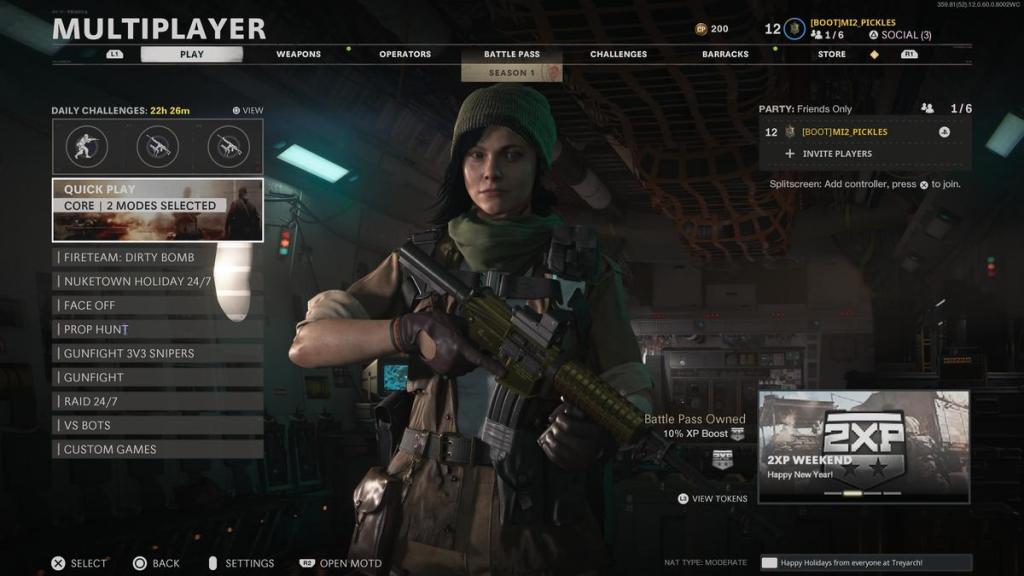The height and width of the screenshot is (576, 1024).
Task: Show the Challenges tab
Action: tap(618, 54)
